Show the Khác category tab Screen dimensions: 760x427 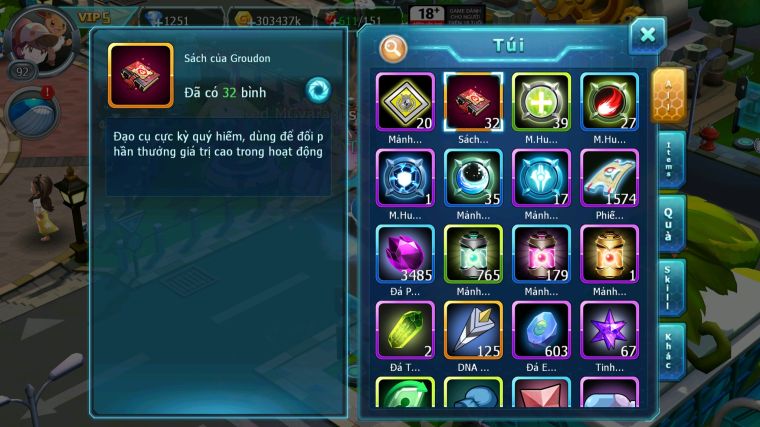(x=671, y=350)
